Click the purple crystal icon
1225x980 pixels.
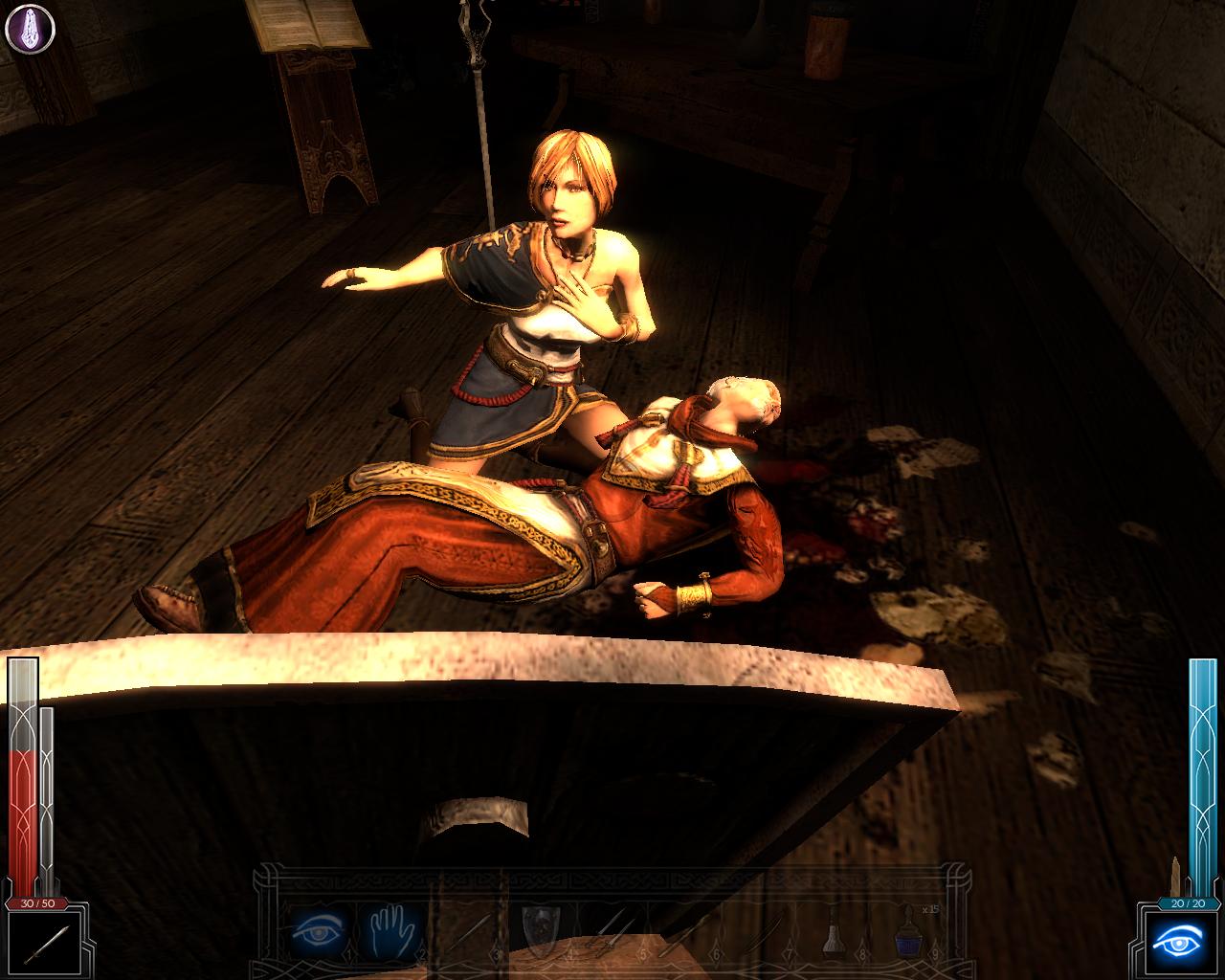click(x=30, y=29)
